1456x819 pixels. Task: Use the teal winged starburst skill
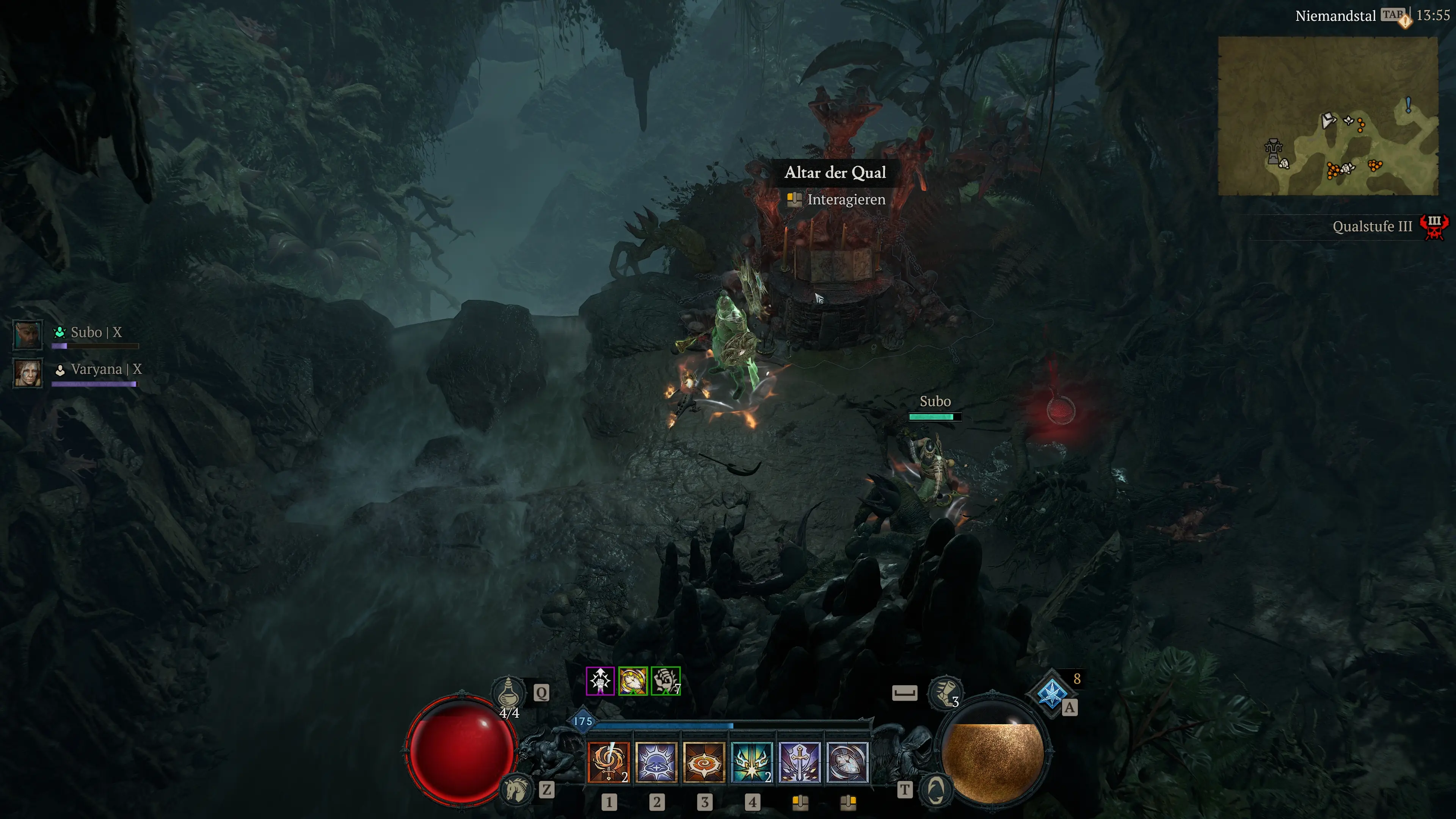752,762
